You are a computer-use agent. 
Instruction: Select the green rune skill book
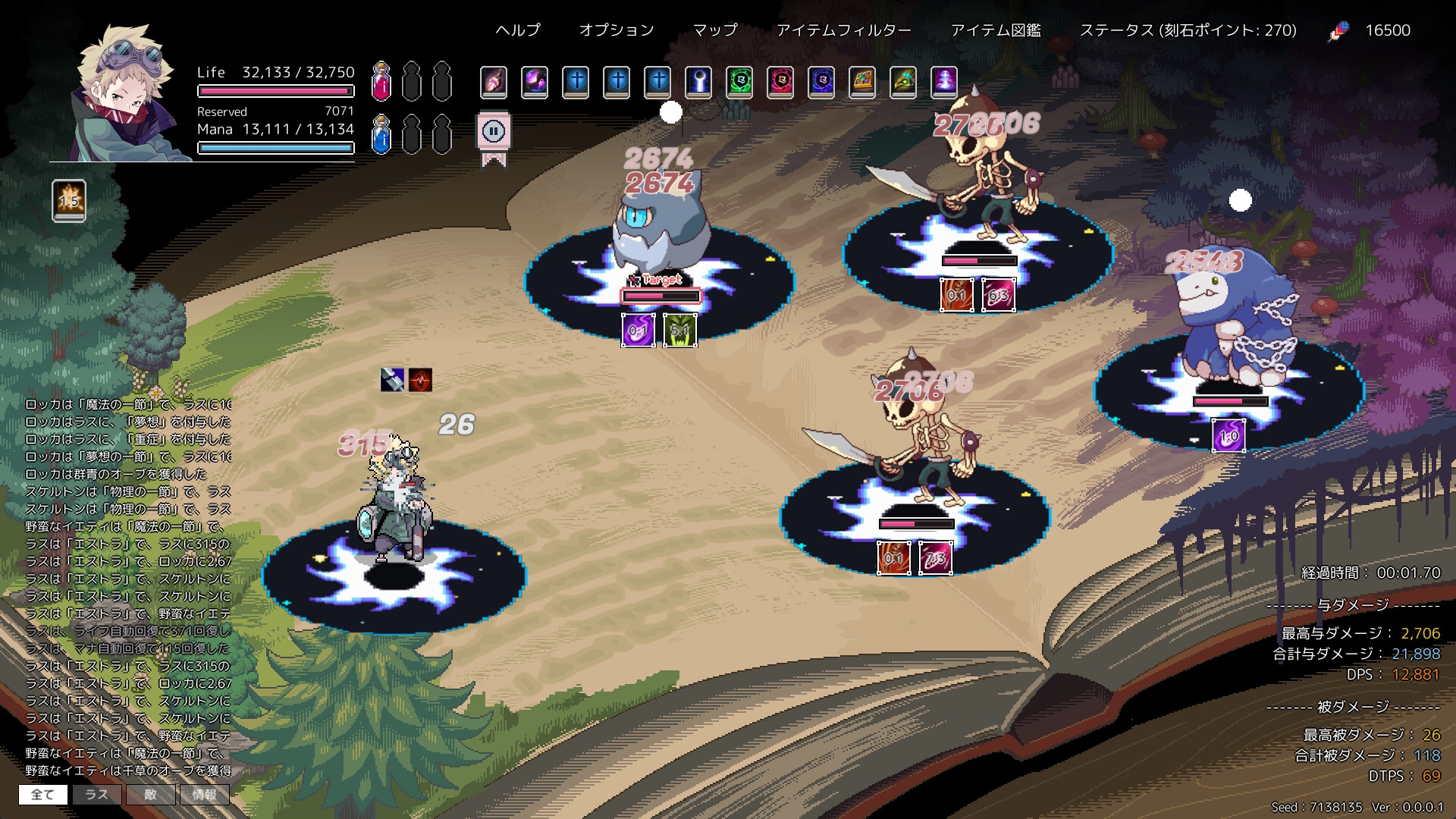739,81
